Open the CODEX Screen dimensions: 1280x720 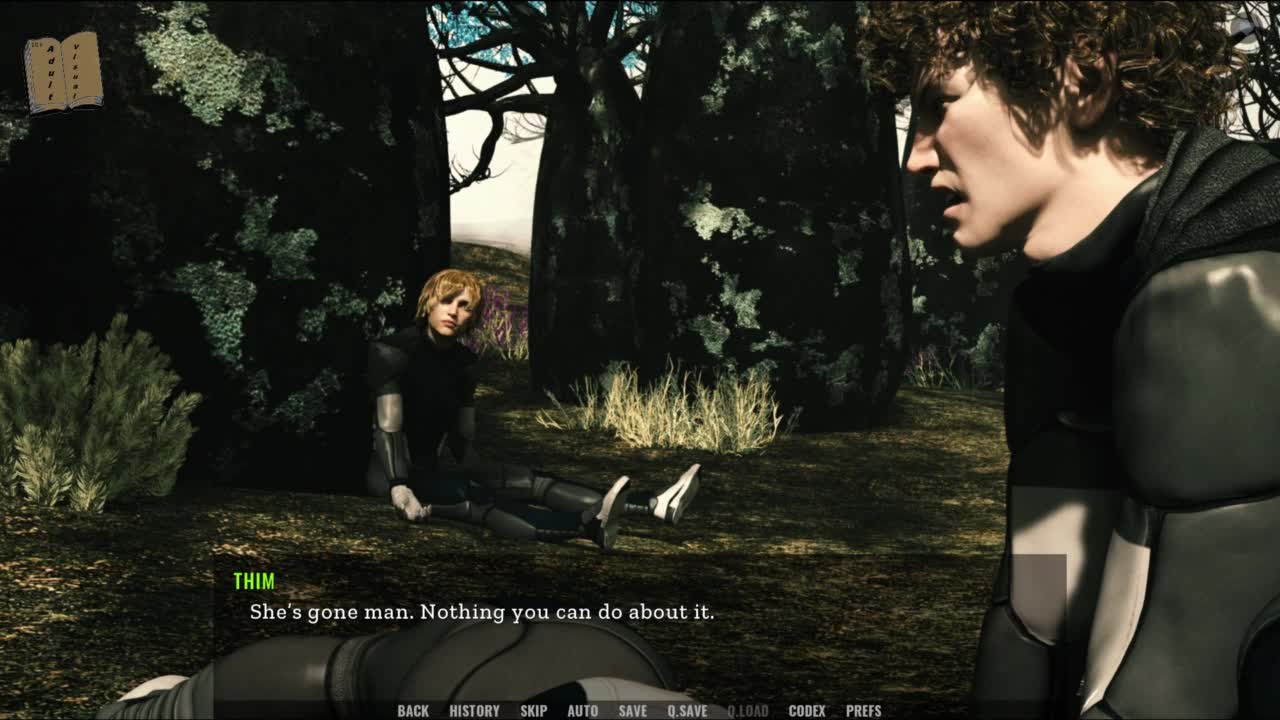[807, 711]
